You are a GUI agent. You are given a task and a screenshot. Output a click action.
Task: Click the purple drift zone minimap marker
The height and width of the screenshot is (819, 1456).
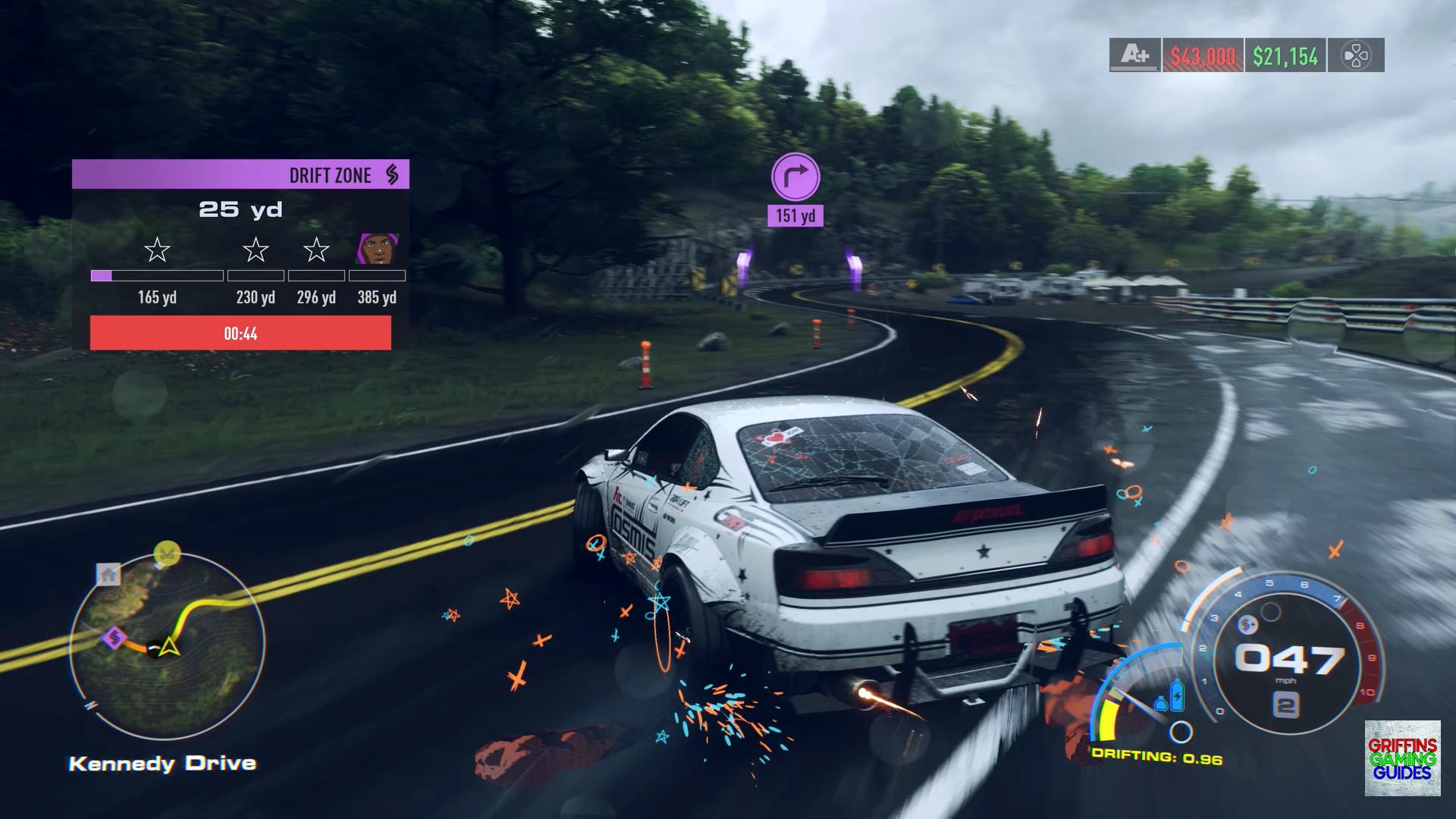coord(115,637)
